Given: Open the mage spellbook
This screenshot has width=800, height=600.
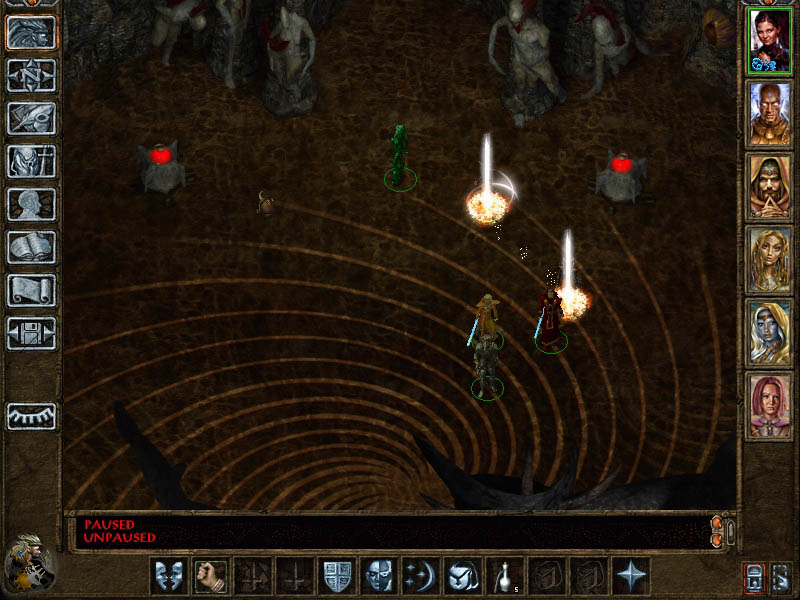Looking at the screenshot, I should point(31,247).
